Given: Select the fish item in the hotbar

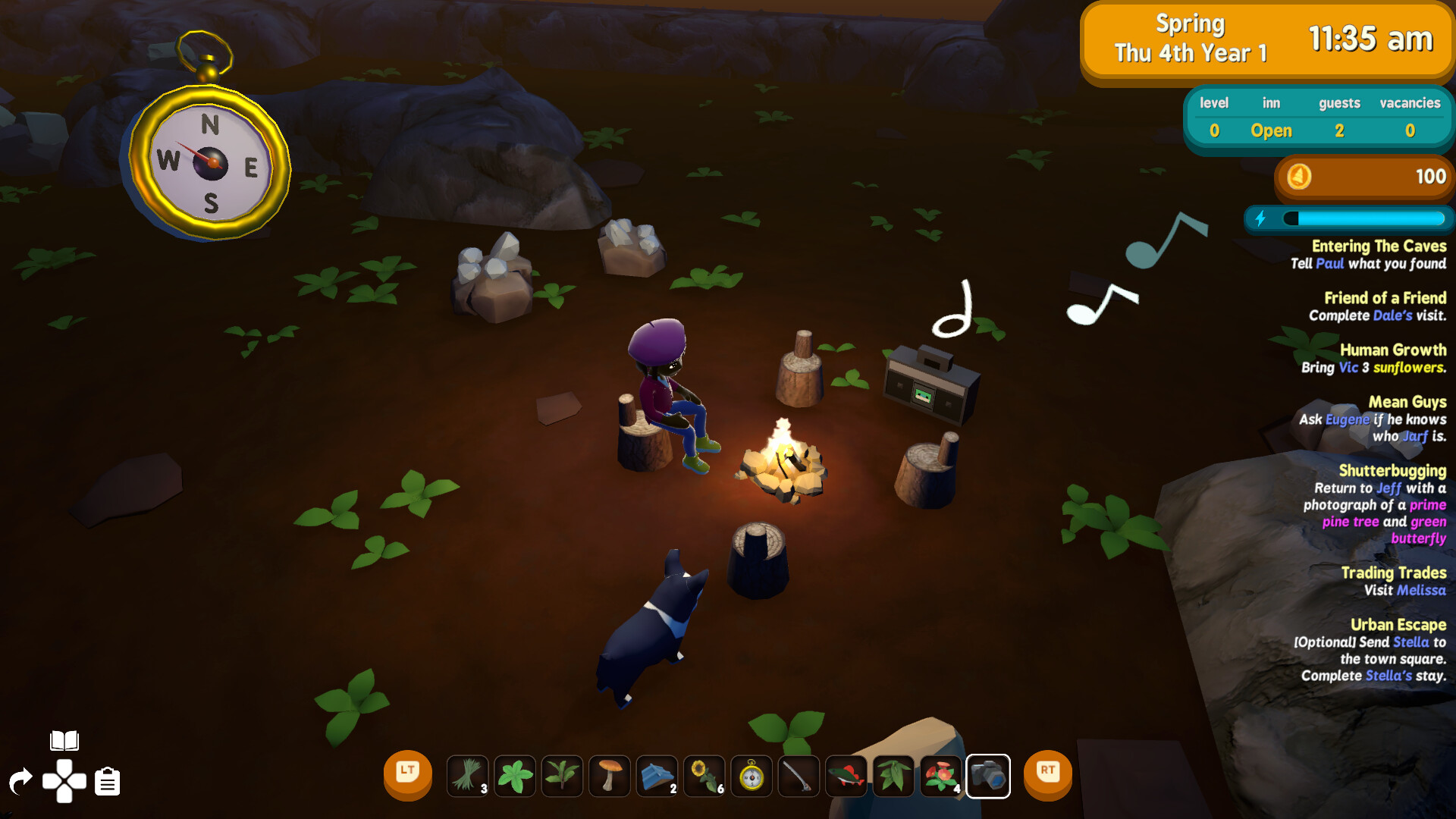Looking at the screenshot, I should click(846, 777).
